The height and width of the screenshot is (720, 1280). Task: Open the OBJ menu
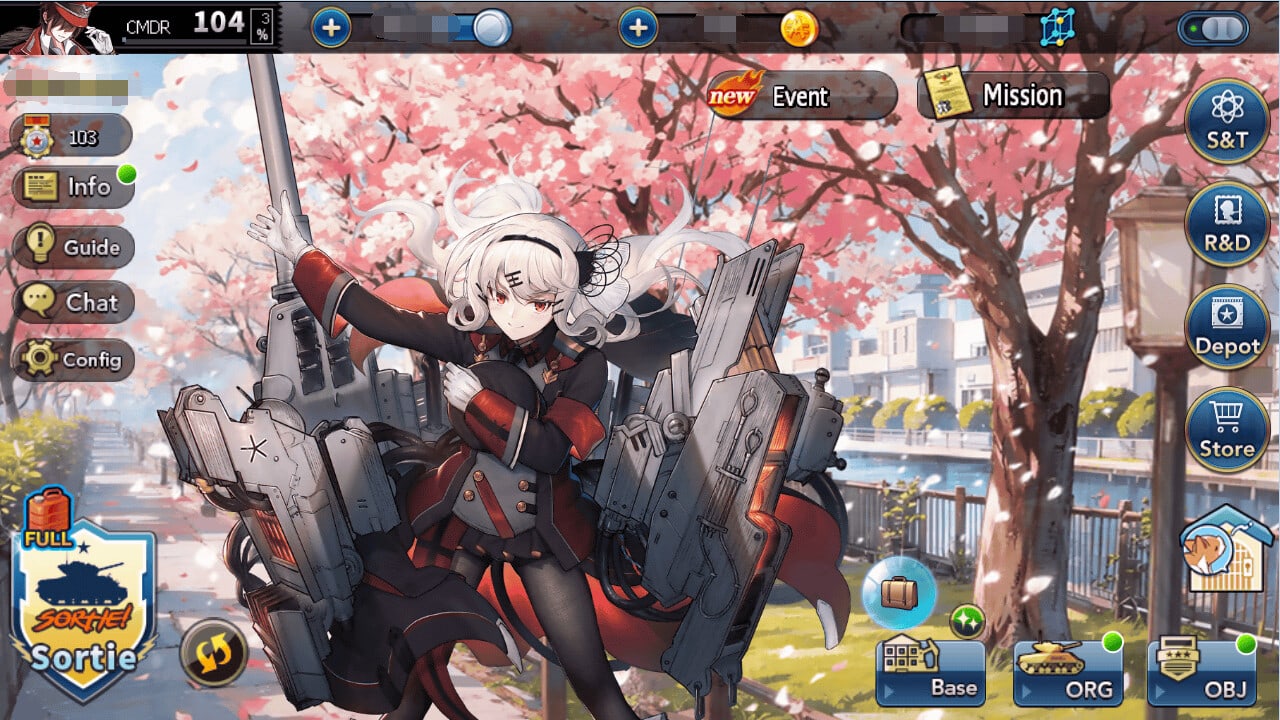tap(1201, 673)
